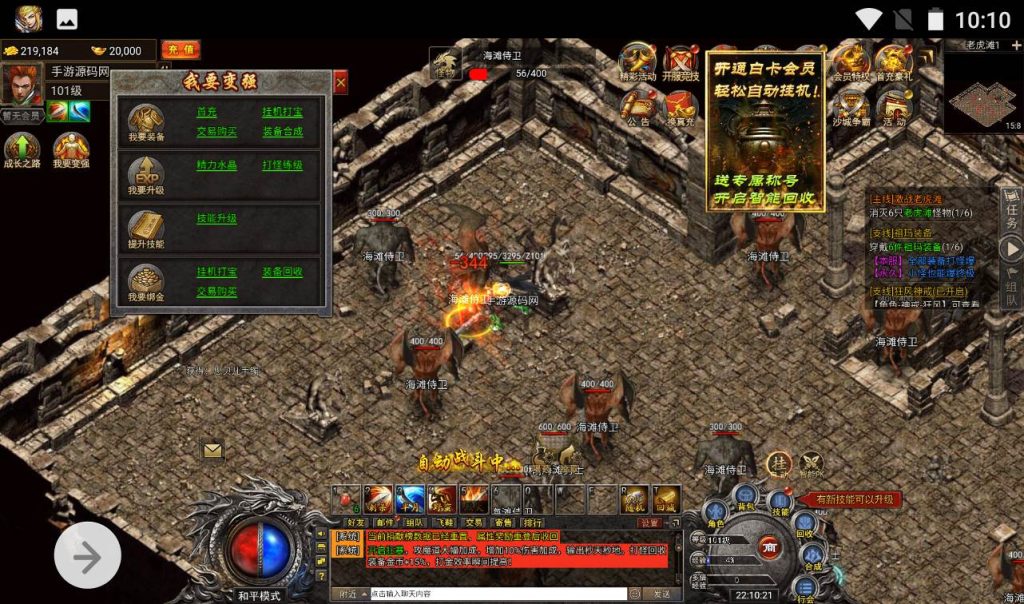Select the 装备回收 link
The height and width of the screenshot is (604, 1024).
[282, 271]
